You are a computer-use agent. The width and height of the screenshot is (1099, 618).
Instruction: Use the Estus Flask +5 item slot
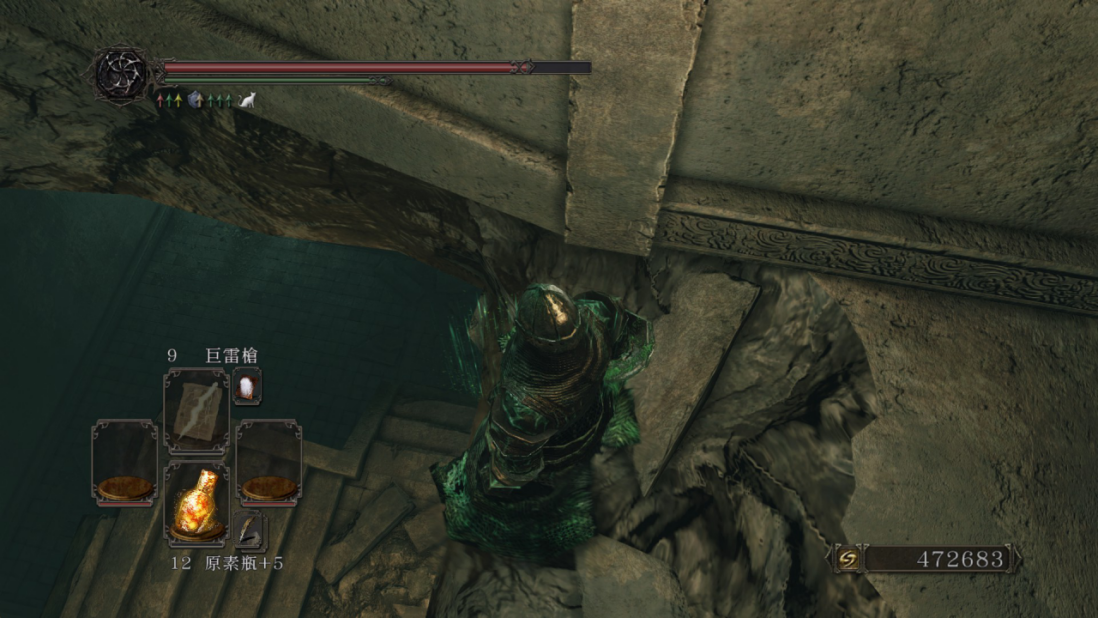(x=196, y=505)
